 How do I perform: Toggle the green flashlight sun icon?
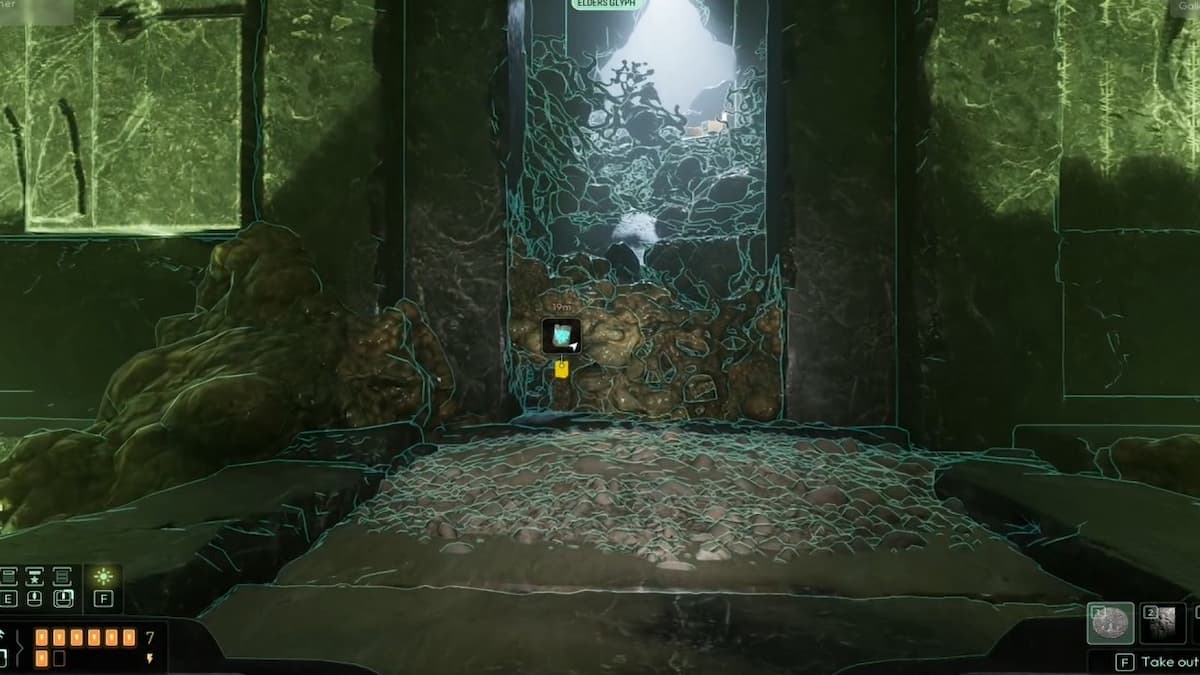[103, 577]
